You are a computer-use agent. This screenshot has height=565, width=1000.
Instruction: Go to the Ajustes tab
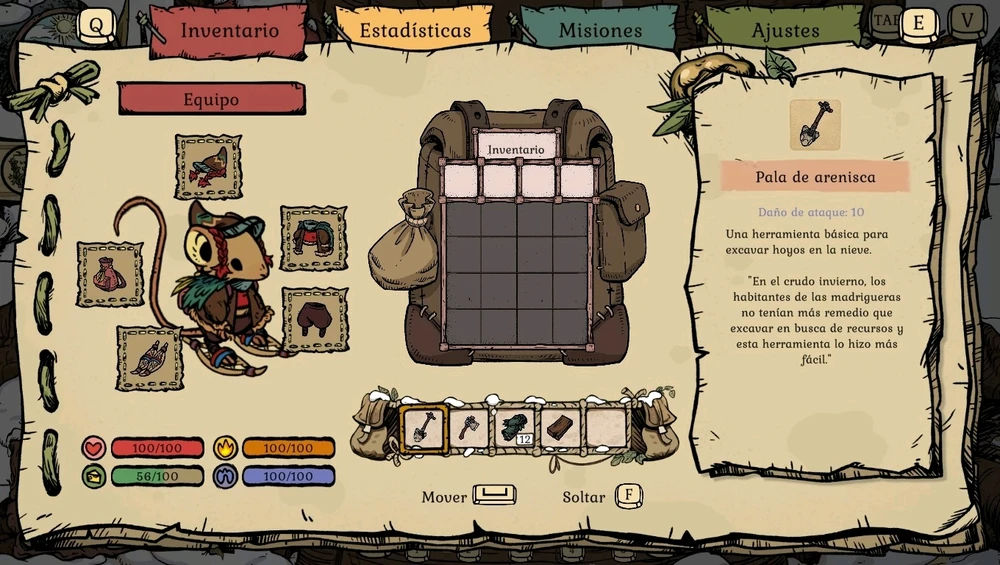pos(786,30)
